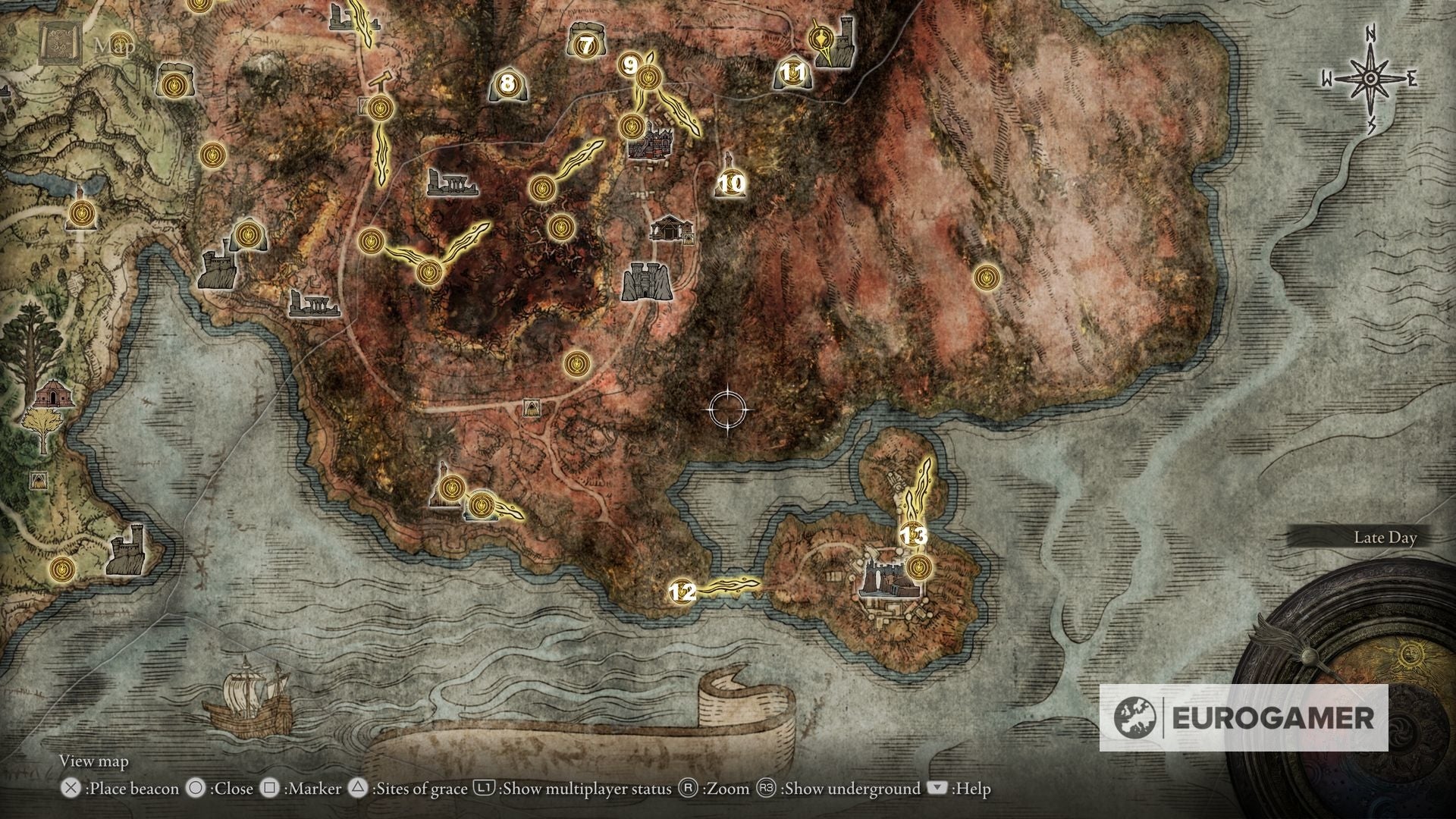The width and height of the screenshot is (1456, 819).
Task: Select site of grace marker numbered 7
Action: (x=585, y=44)
